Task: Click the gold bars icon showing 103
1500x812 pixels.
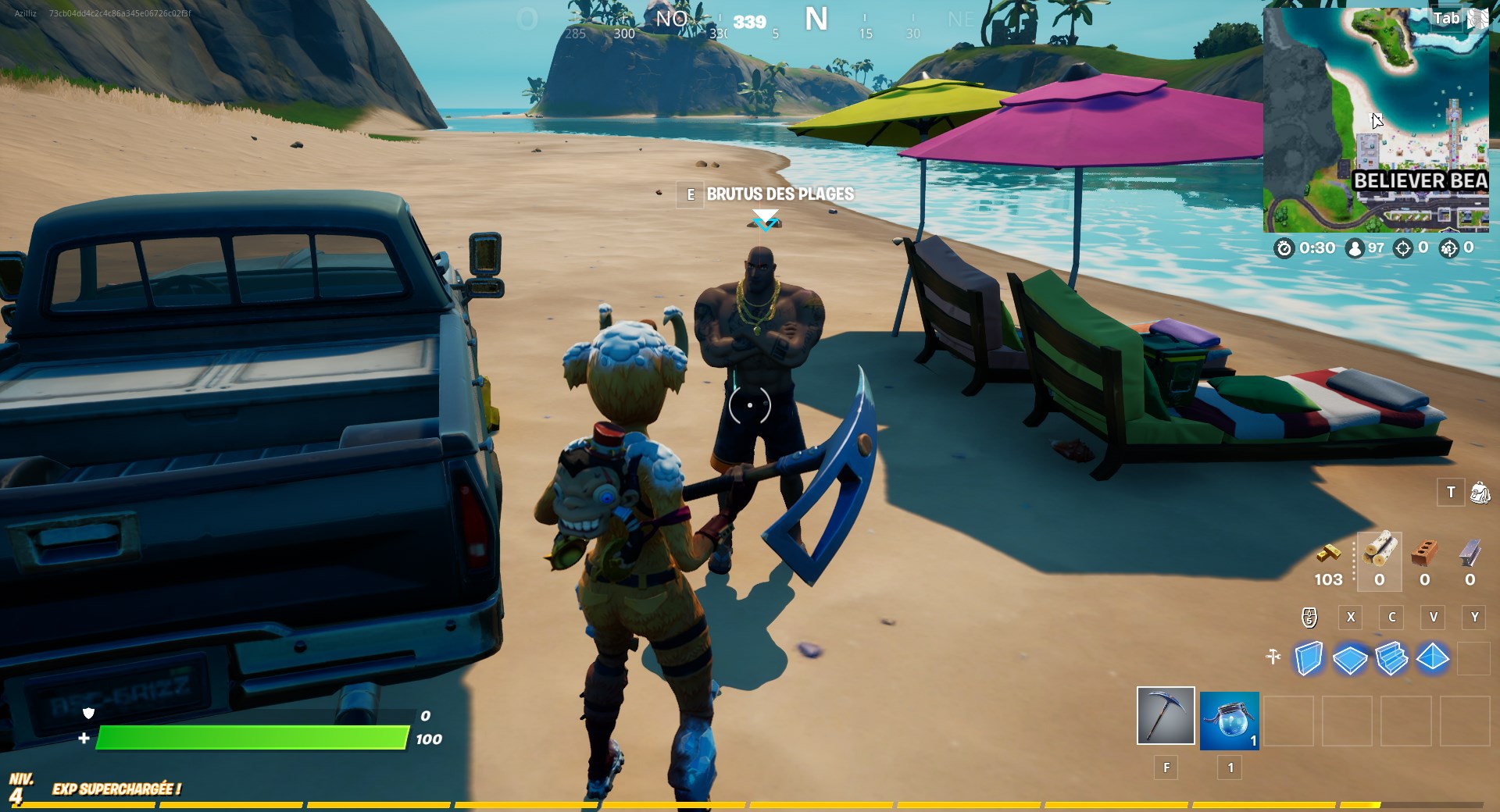Action: click(x=1328, y=554)
